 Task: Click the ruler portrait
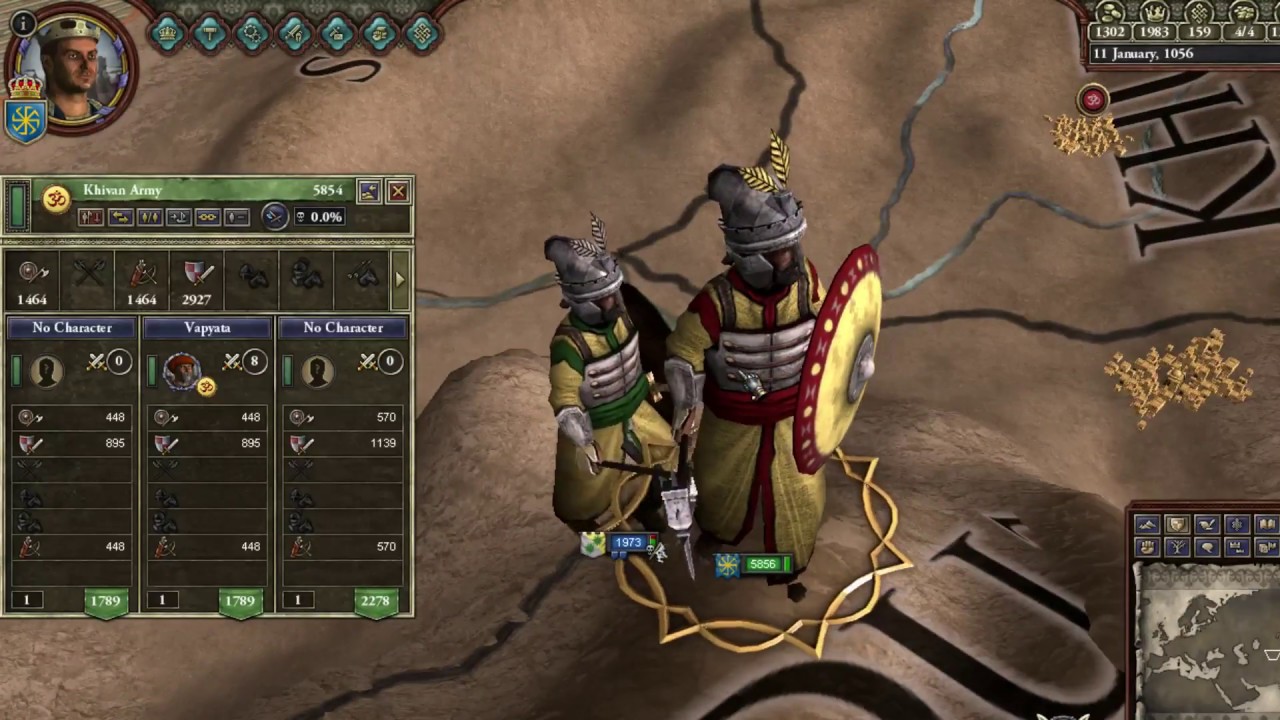(x=73, y=68)
